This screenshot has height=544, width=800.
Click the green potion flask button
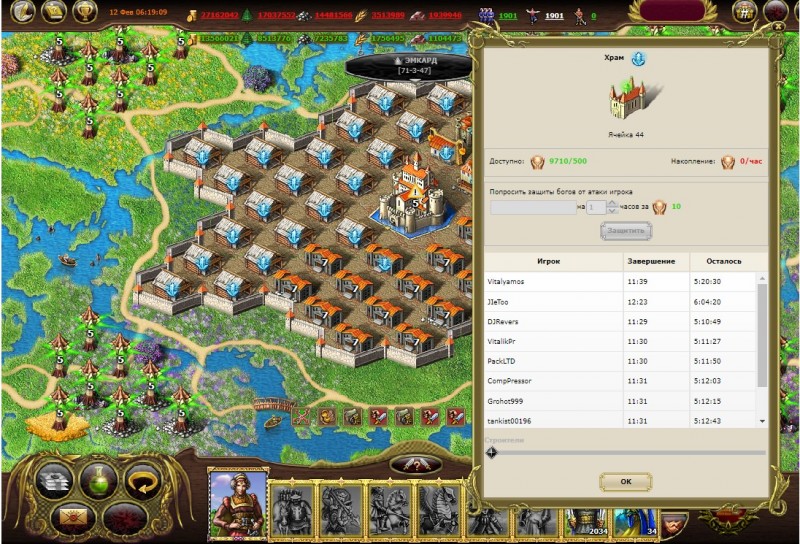click(99, 481)
